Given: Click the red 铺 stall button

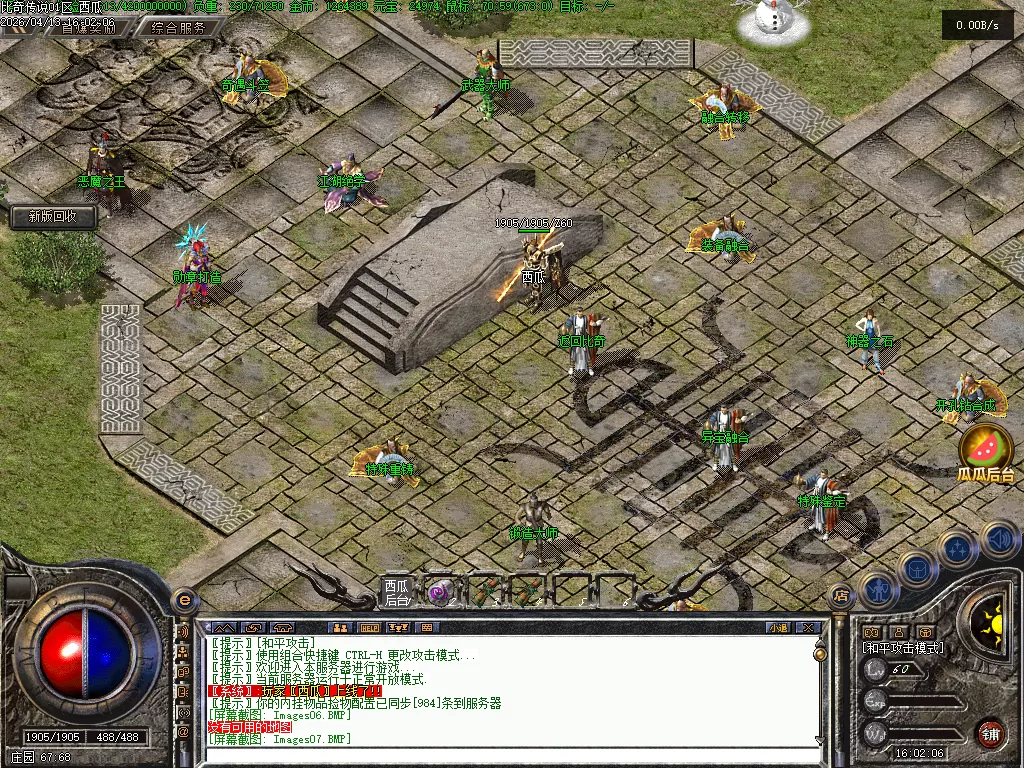Looking at the screenshot, I should (990, 733).
